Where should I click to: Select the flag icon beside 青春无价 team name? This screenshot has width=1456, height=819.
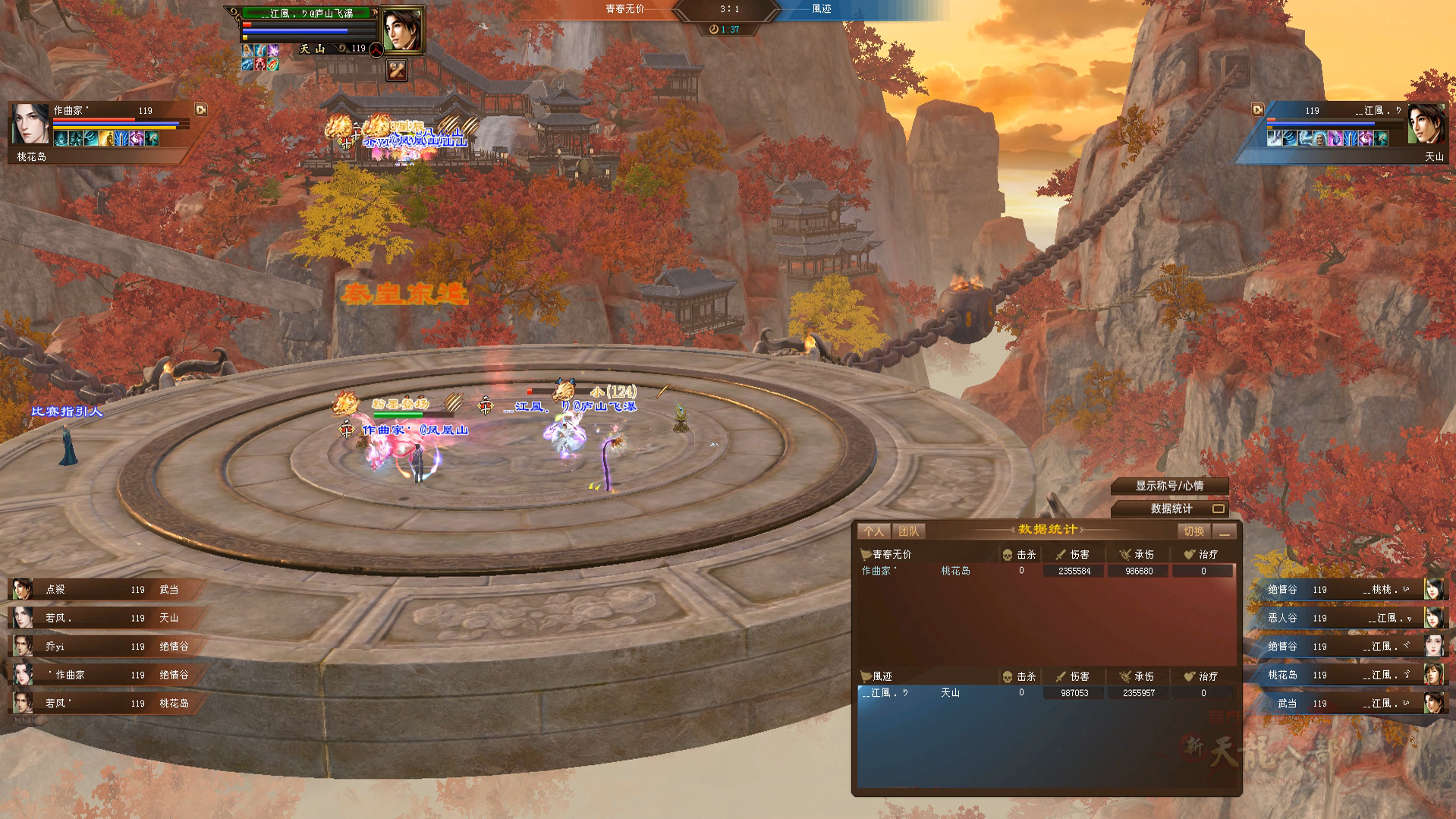[x=866, y=554]
